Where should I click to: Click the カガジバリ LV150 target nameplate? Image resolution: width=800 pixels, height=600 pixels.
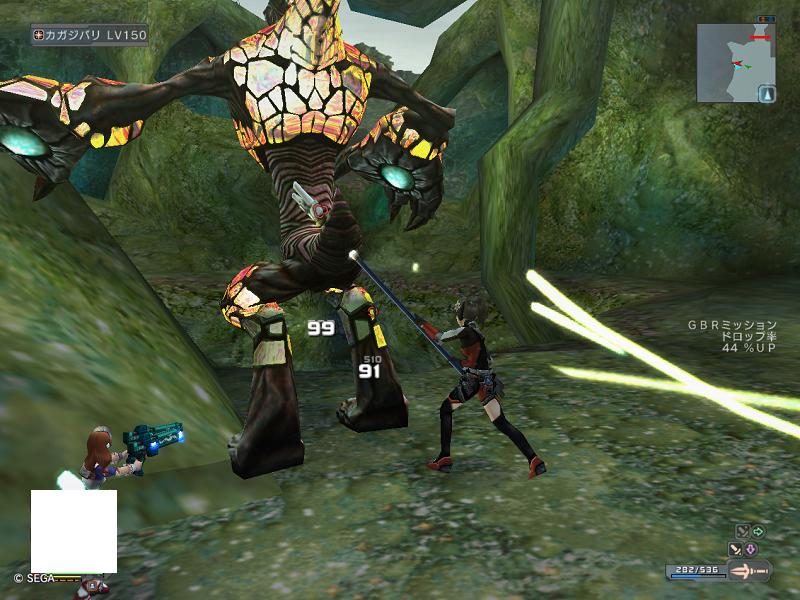click(90, 35)
